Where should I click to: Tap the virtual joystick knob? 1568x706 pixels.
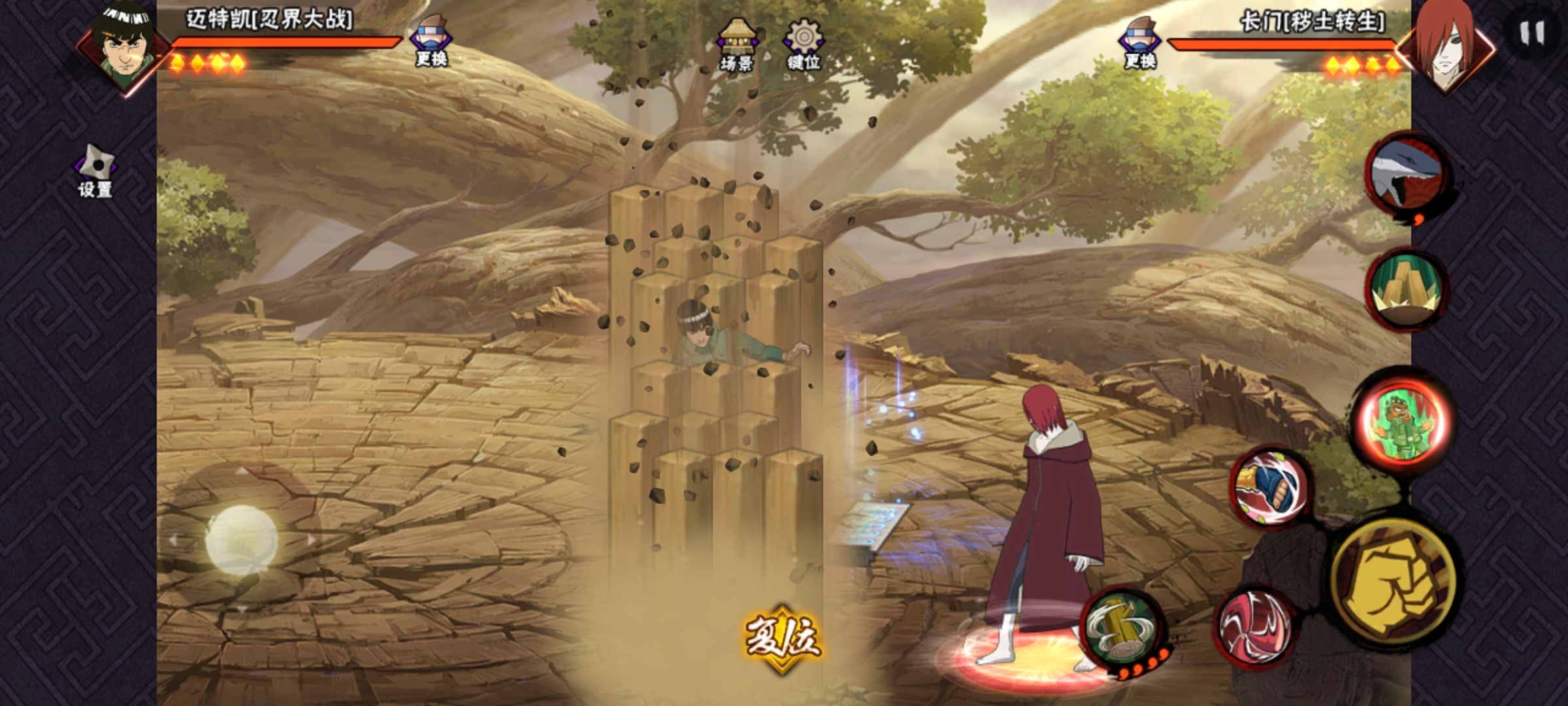pyautogui.click(x=242, y=540)
